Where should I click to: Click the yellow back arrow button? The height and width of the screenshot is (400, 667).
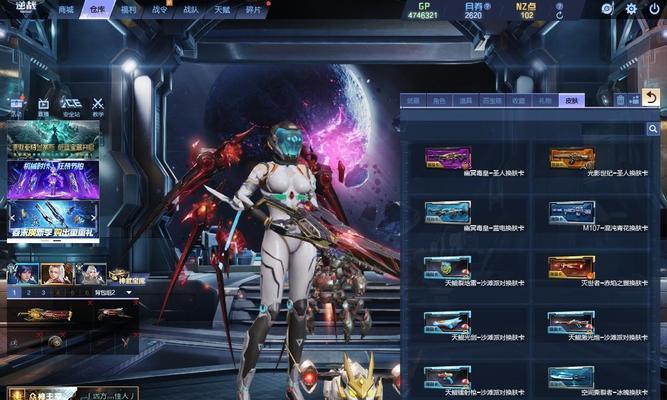651,98
